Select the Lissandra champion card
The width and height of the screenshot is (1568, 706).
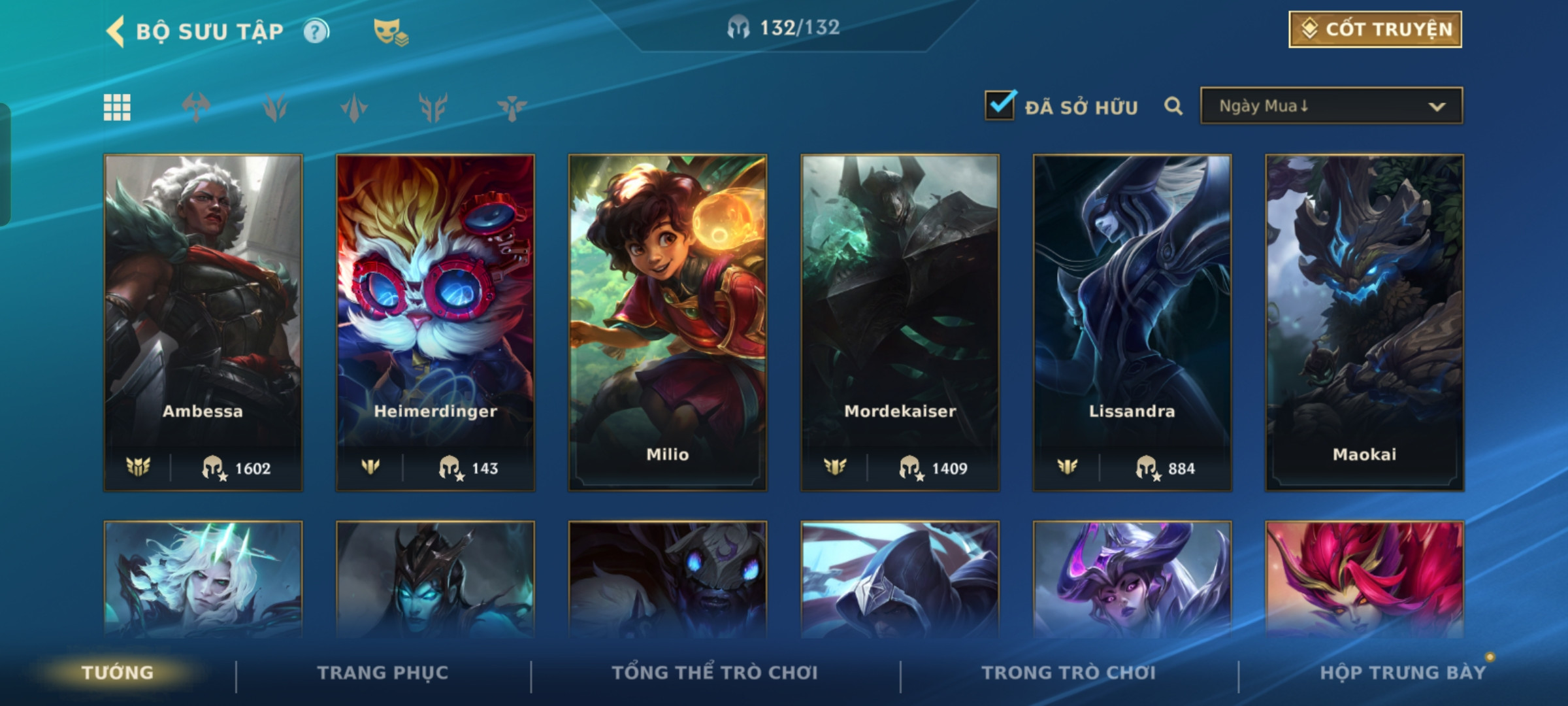[x=1132, y=322]
